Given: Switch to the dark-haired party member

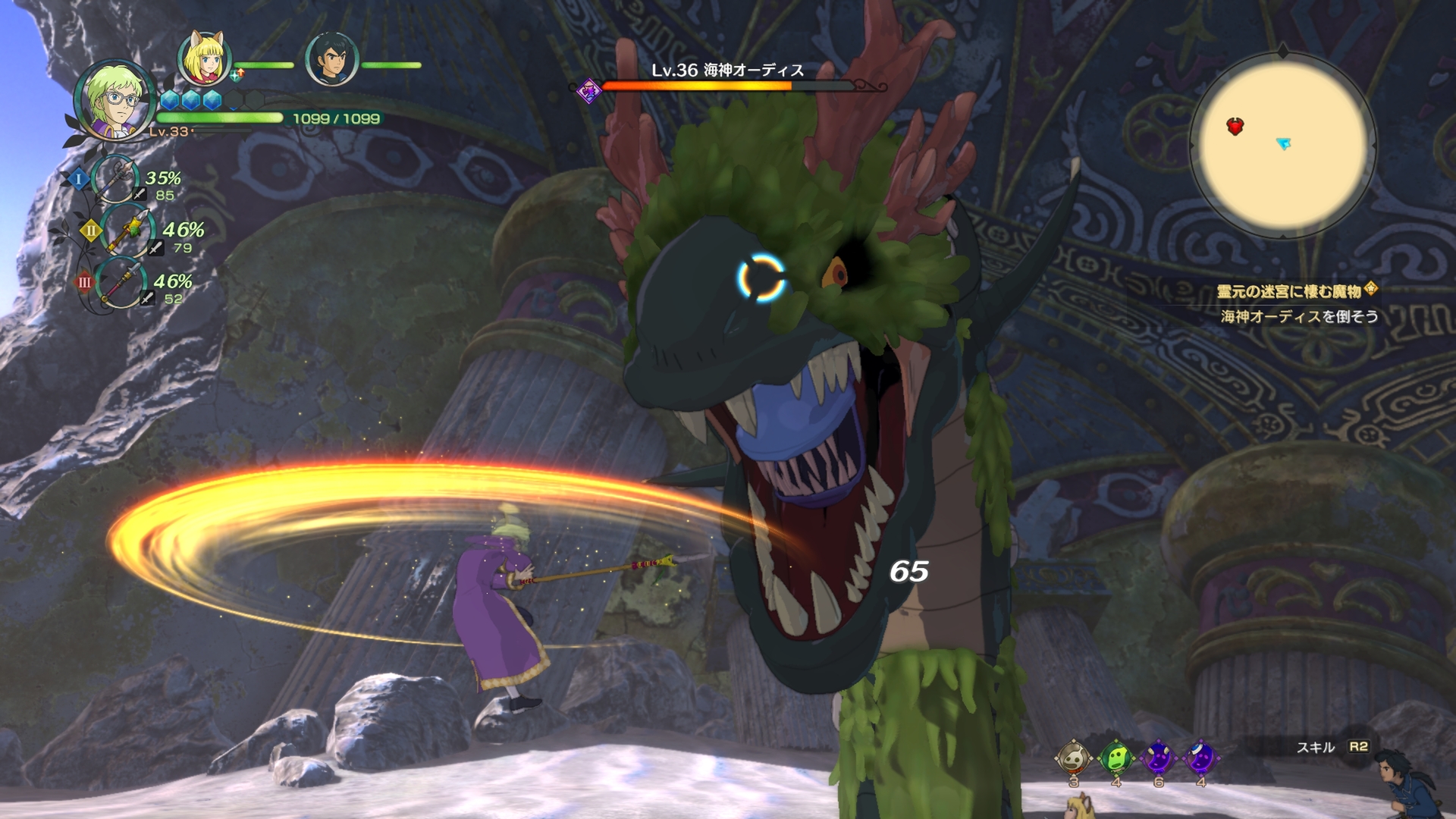Looking at the screenshot, I should (x=331, y=59).
